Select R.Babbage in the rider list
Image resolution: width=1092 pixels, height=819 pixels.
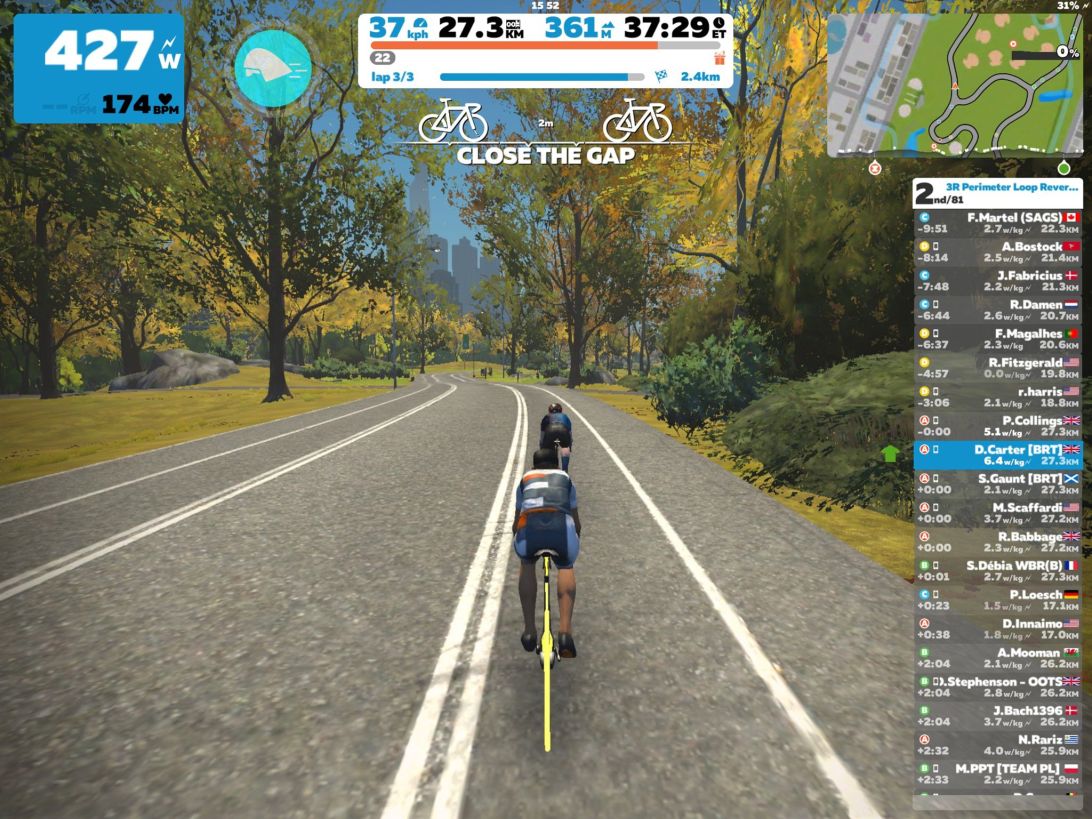pos(997,542)
